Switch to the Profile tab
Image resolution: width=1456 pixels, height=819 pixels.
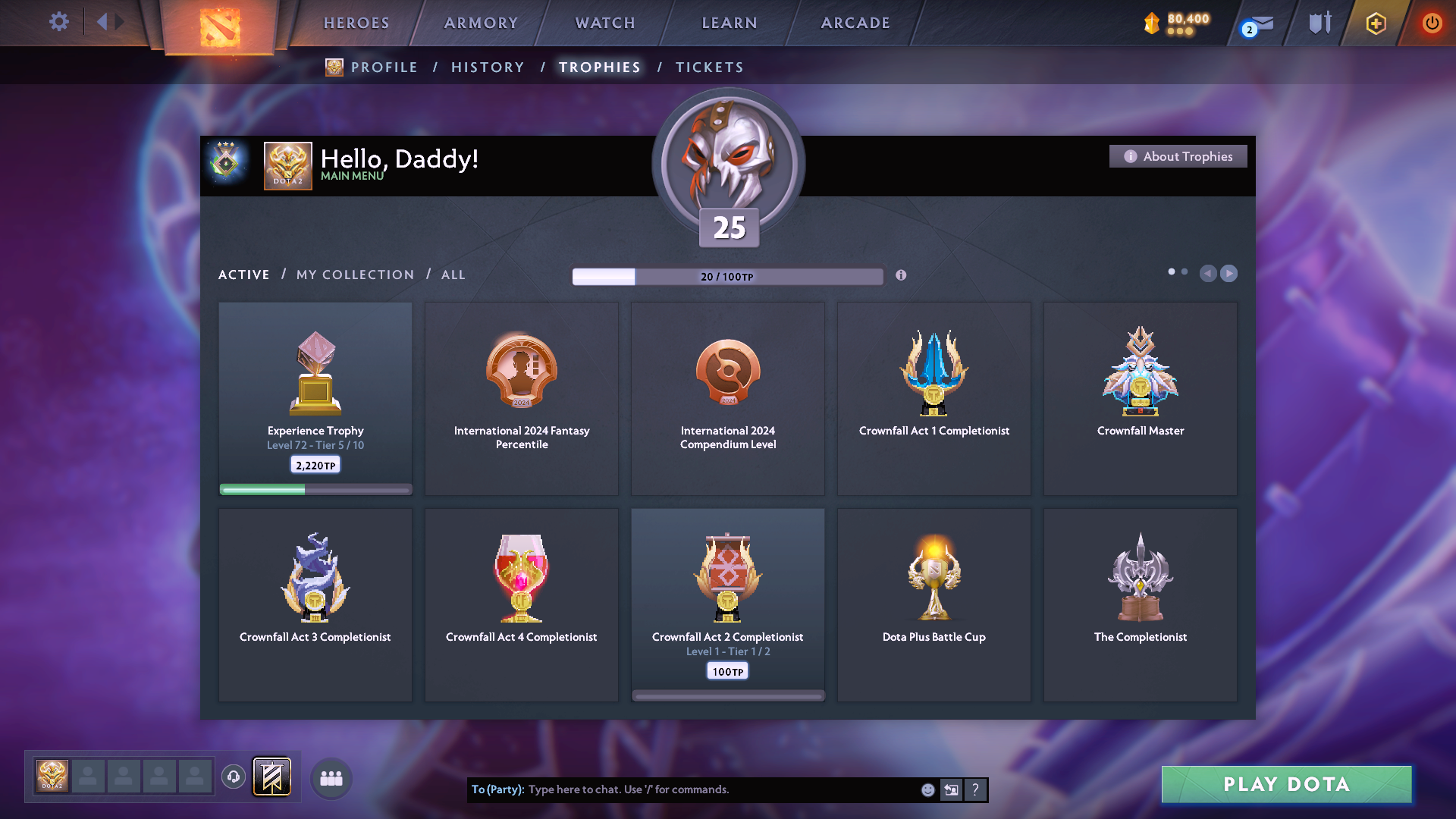click(384, 67)
